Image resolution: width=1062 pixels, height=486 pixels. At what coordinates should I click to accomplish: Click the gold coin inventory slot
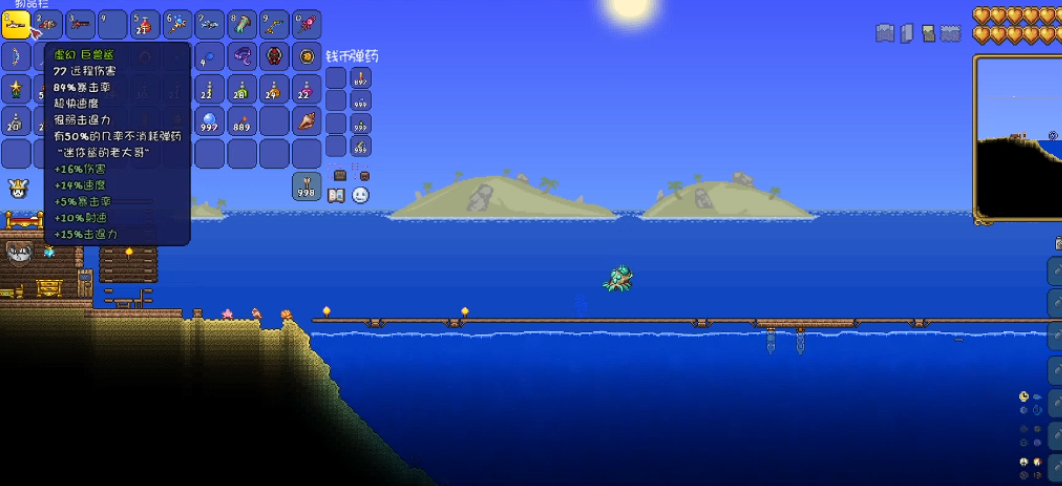click(306, 56)
